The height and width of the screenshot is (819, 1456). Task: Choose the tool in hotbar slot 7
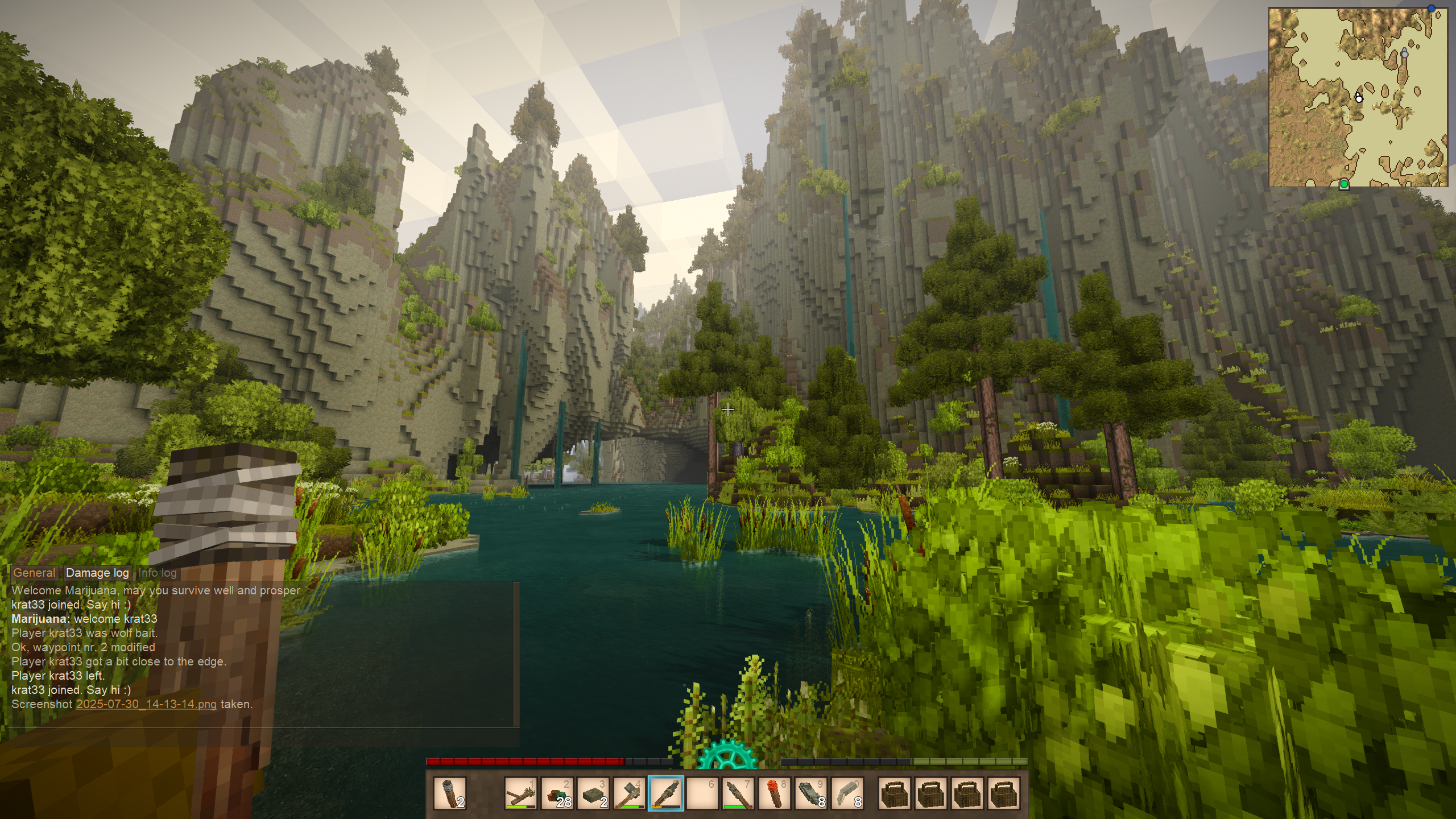tap(738, 793)
